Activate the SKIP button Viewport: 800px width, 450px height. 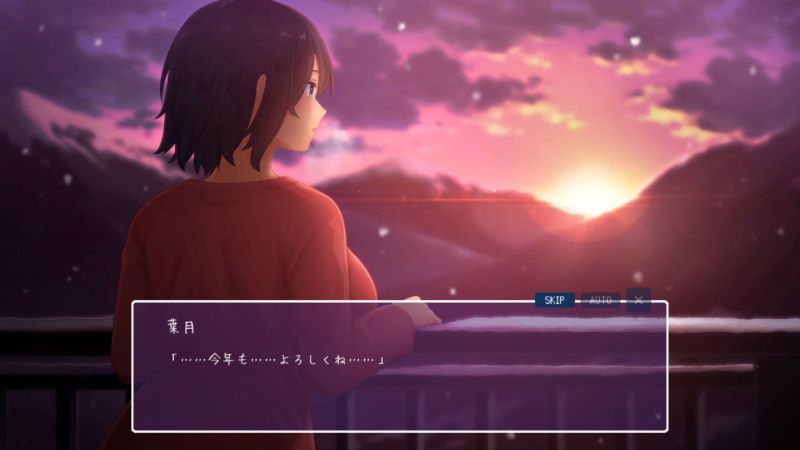554,300
